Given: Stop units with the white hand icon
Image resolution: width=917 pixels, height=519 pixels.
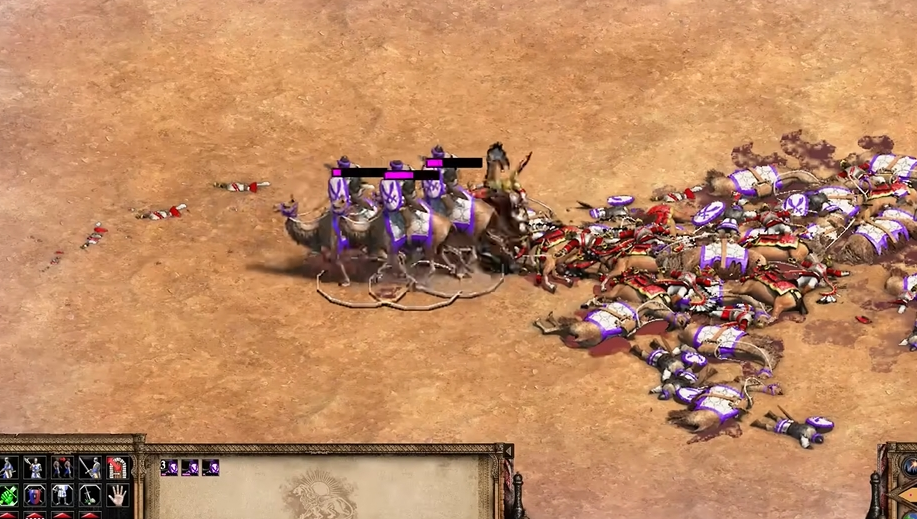Looking at the screenshot, I should click(x=118, y=495).
